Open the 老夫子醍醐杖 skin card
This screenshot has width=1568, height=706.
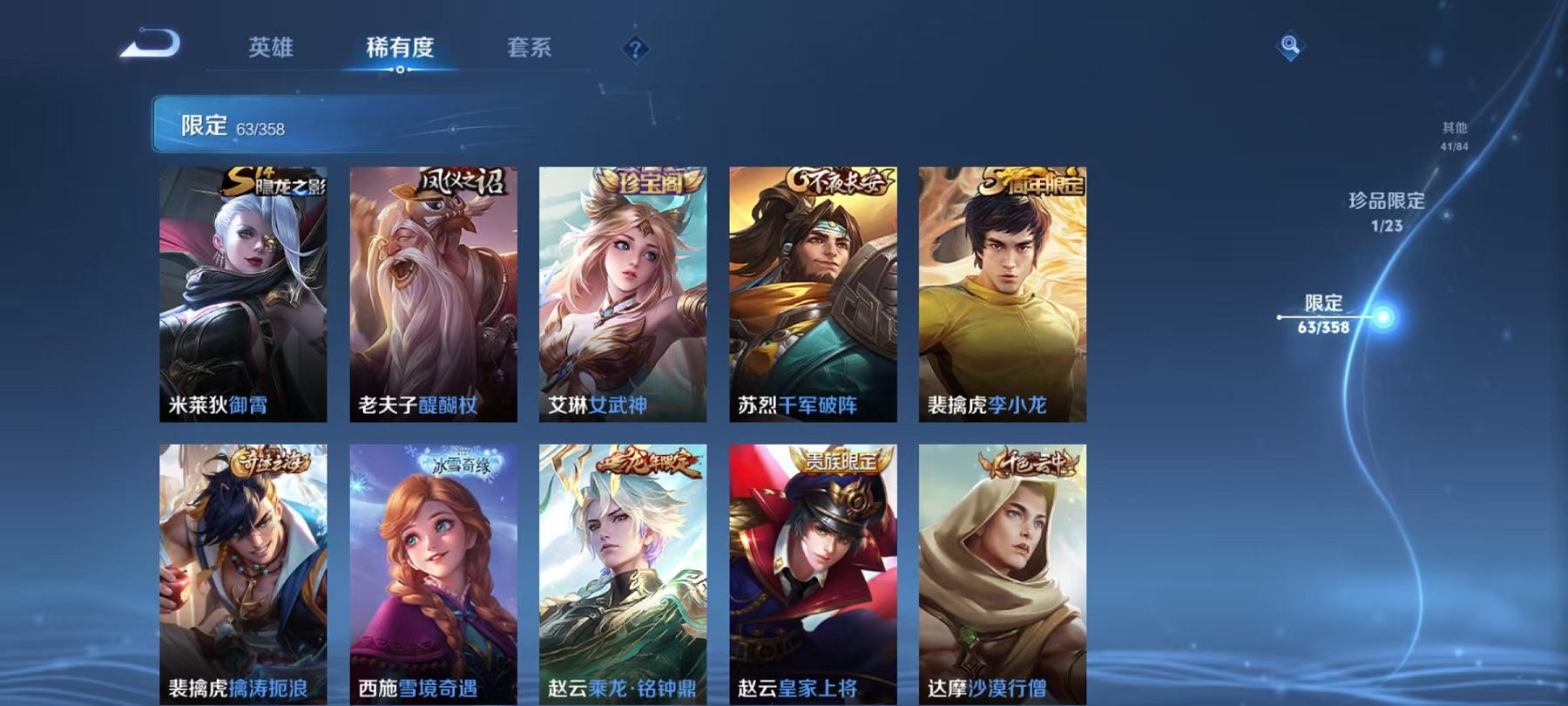pyautogui.click(x=434, y=296)
